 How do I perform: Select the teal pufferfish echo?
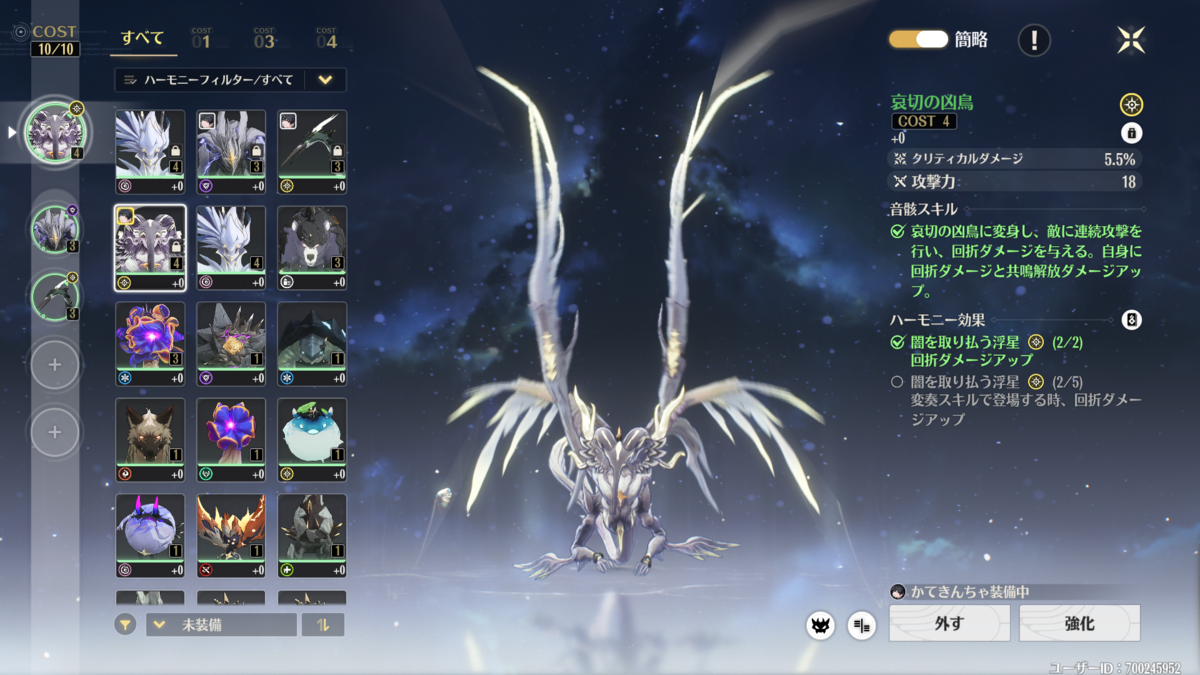[x=312, y=433]
